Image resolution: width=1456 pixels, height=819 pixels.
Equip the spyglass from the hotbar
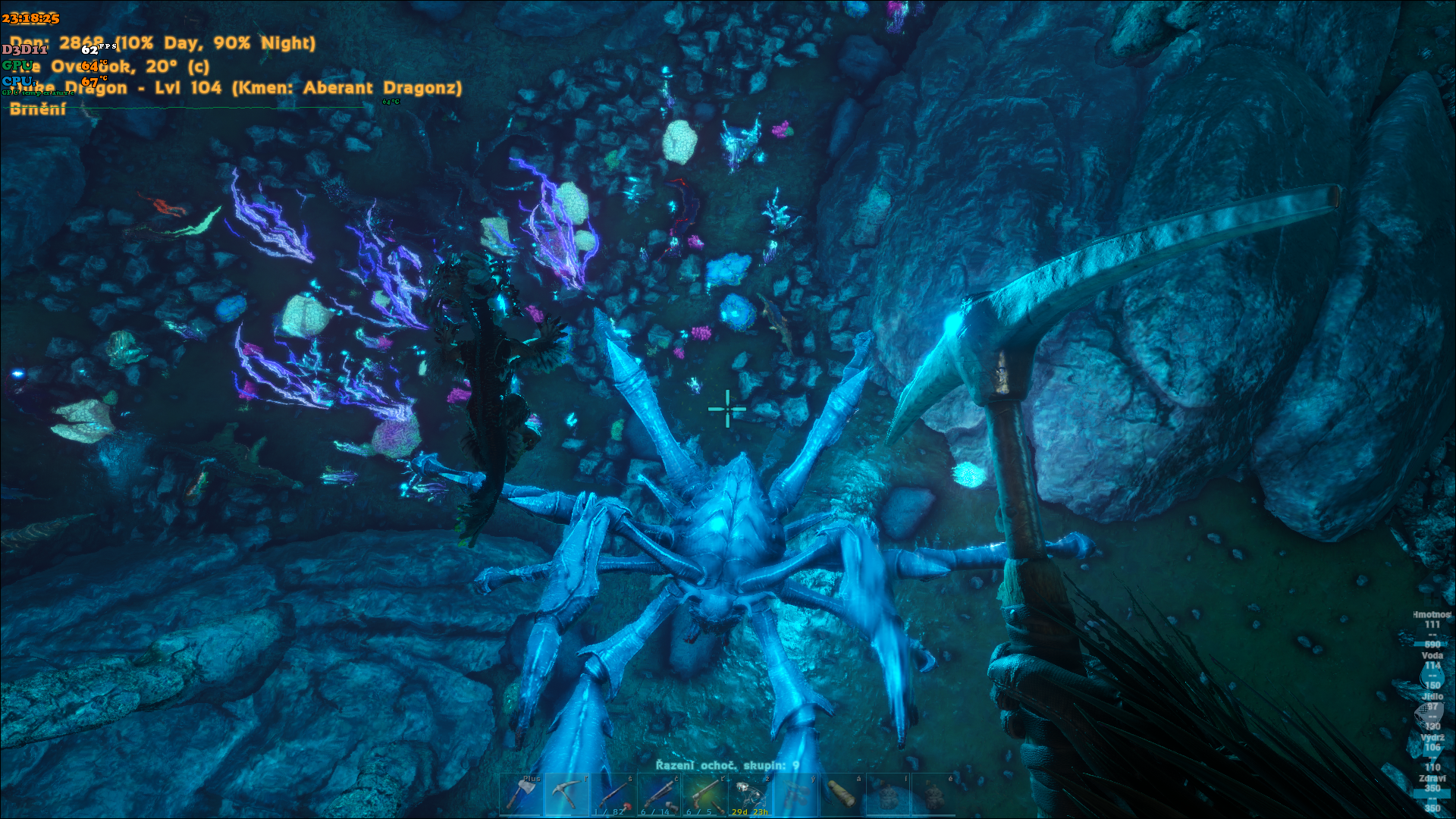tap(841, 794)
